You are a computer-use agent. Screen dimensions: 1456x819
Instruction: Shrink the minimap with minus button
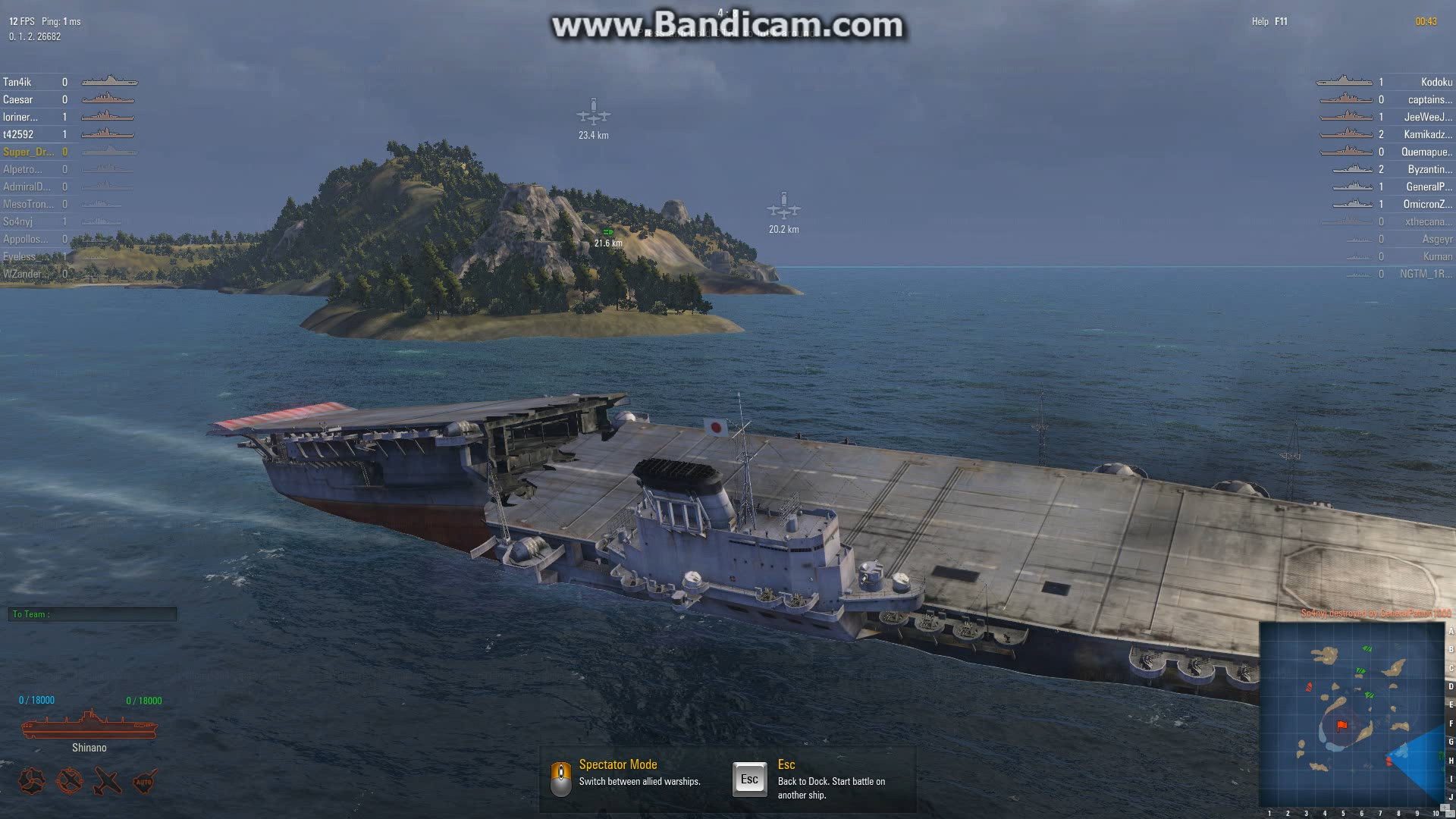coord(1451,812)
